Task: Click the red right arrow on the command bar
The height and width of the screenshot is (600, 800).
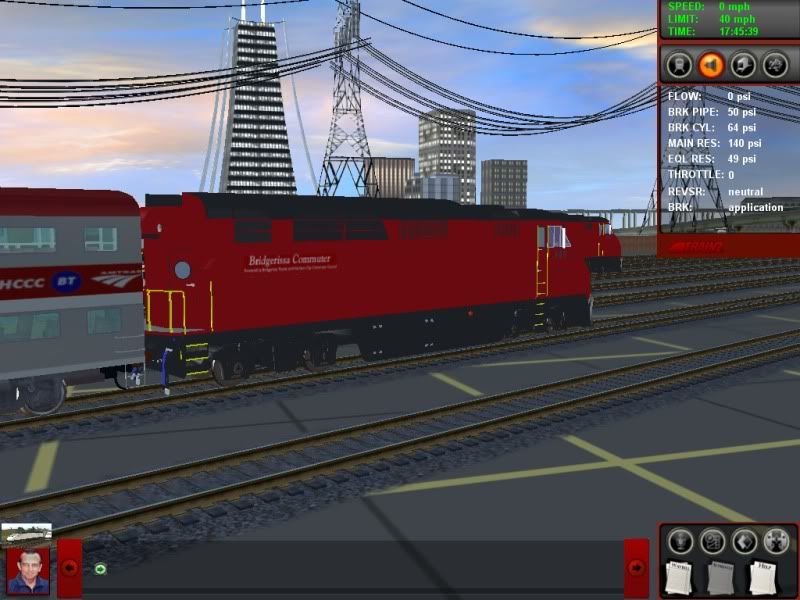Action: [x=636, y=568]
